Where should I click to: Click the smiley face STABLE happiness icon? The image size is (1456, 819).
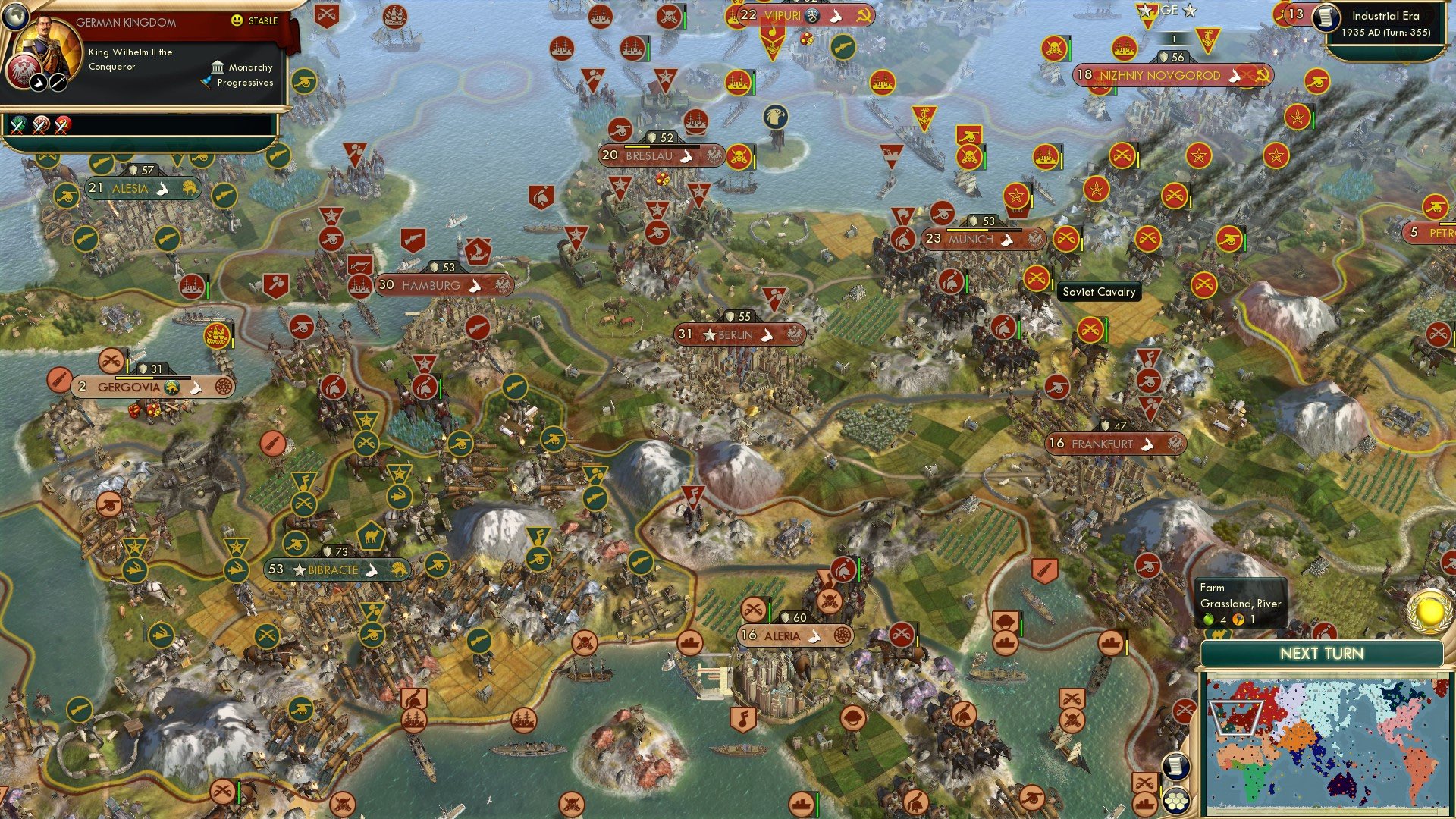237,20
